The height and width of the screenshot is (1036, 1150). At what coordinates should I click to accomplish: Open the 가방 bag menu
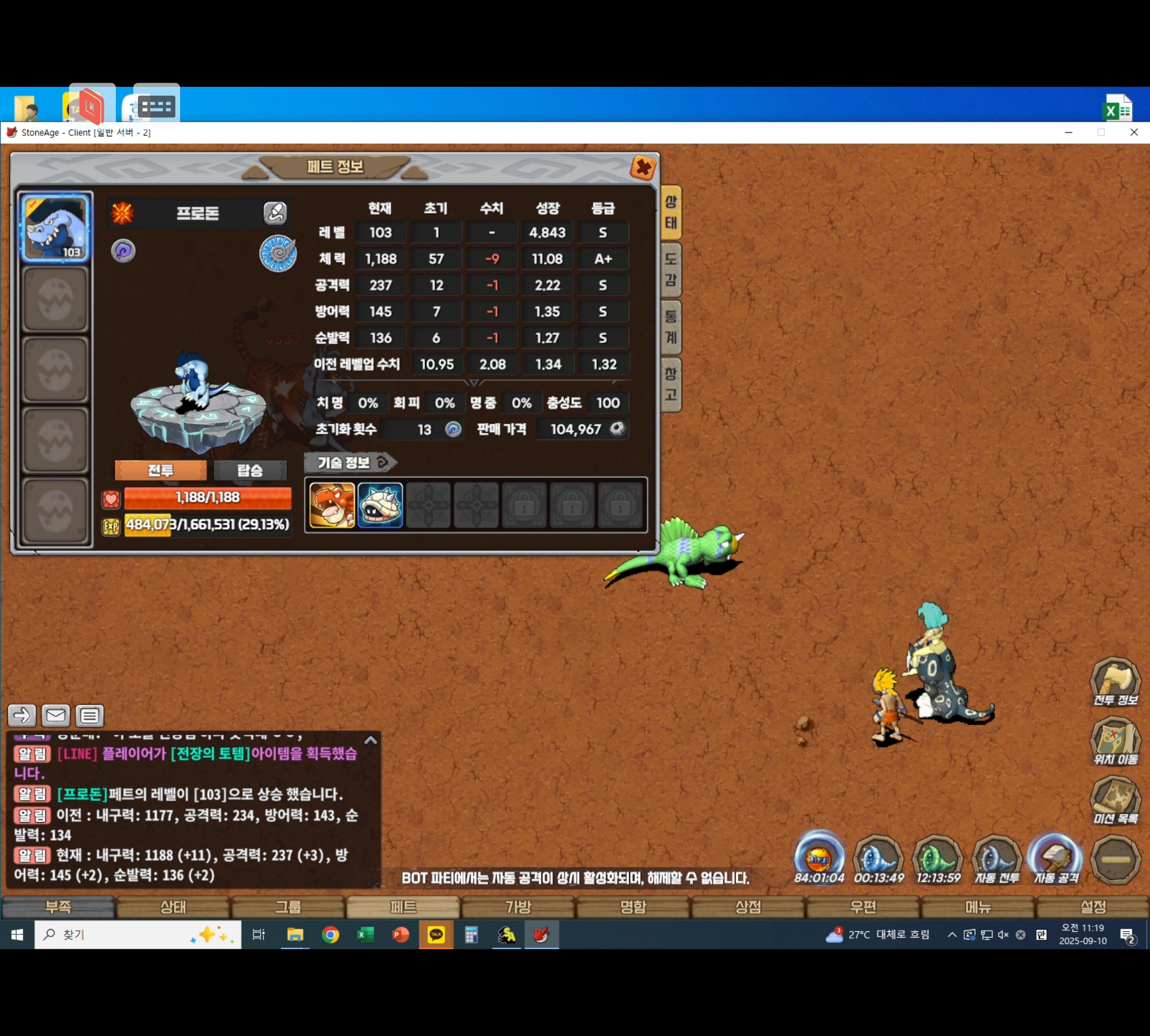(518, 907)
